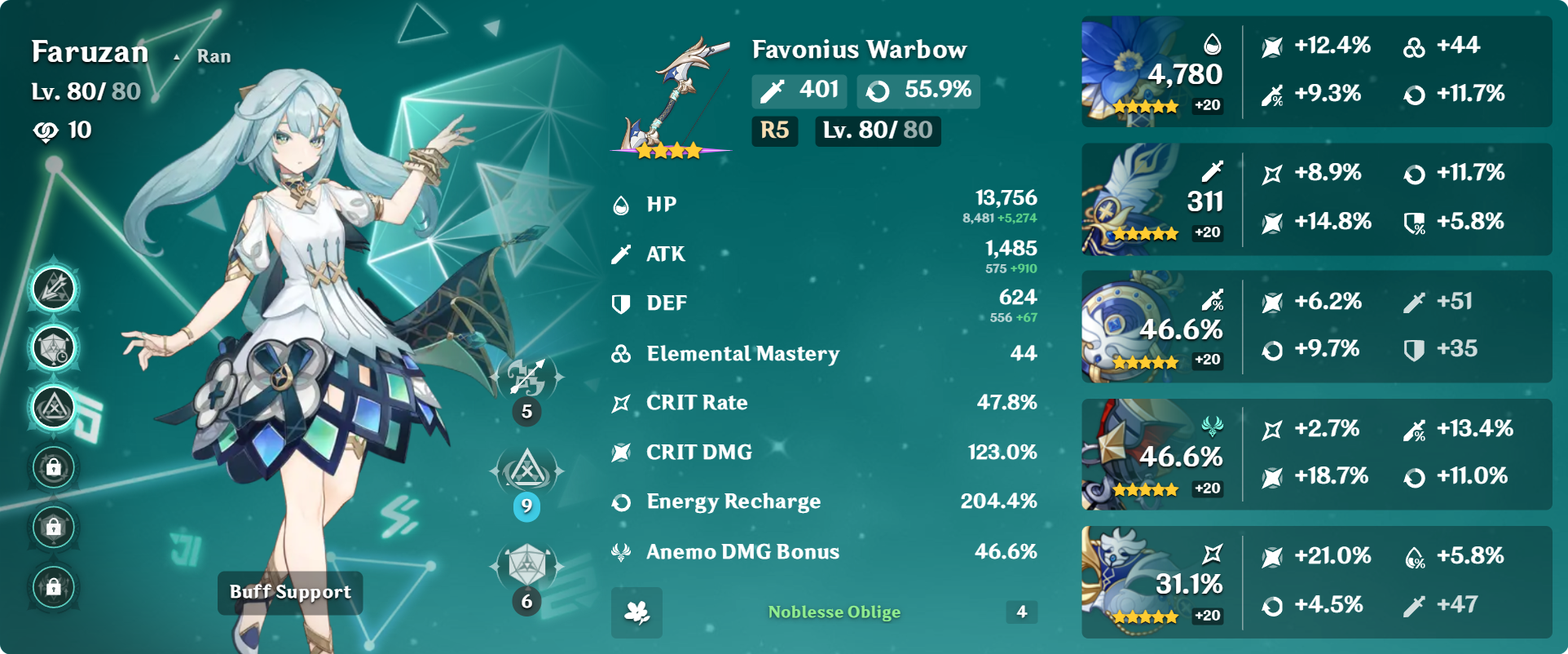
Task: Click the Noblesse Oblige flower set icon
Action: [636, 612]
